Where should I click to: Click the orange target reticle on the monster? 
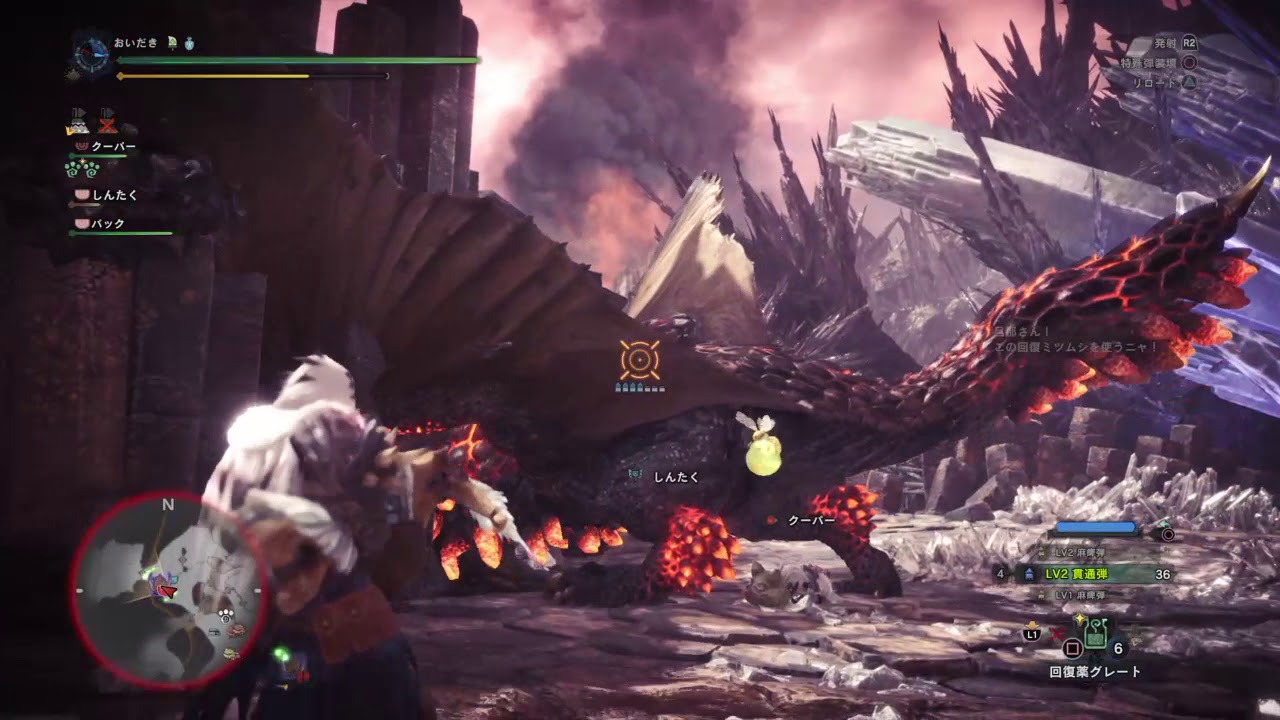point(639,360)
